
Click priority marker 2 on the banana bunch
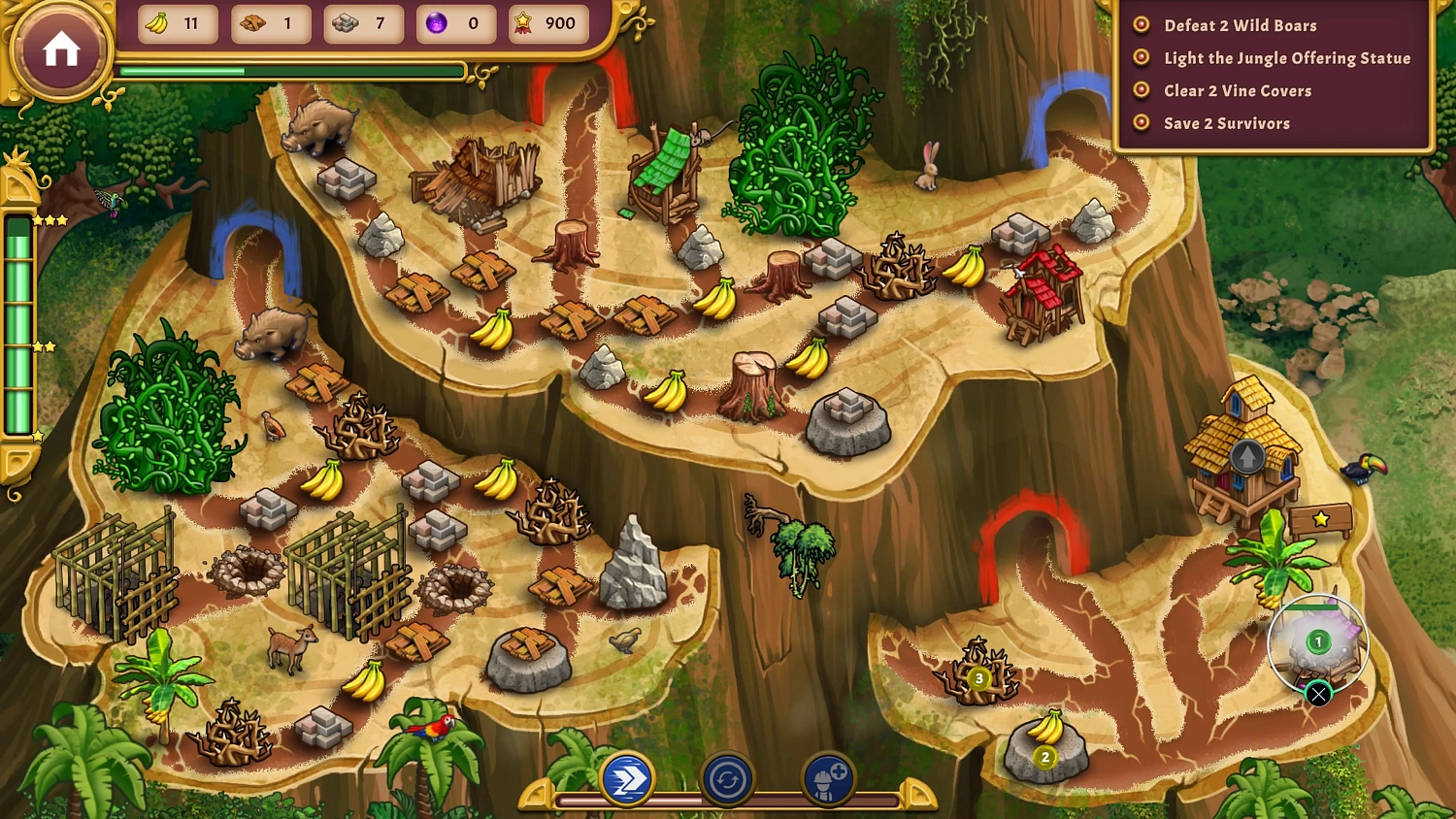1043,758
